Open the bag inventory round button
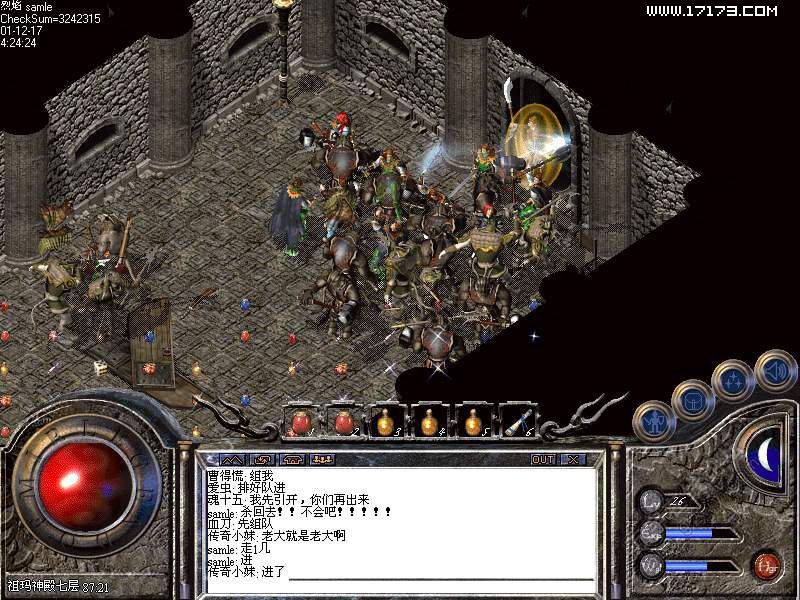This screenshot has height=600, width=800. 693,401
